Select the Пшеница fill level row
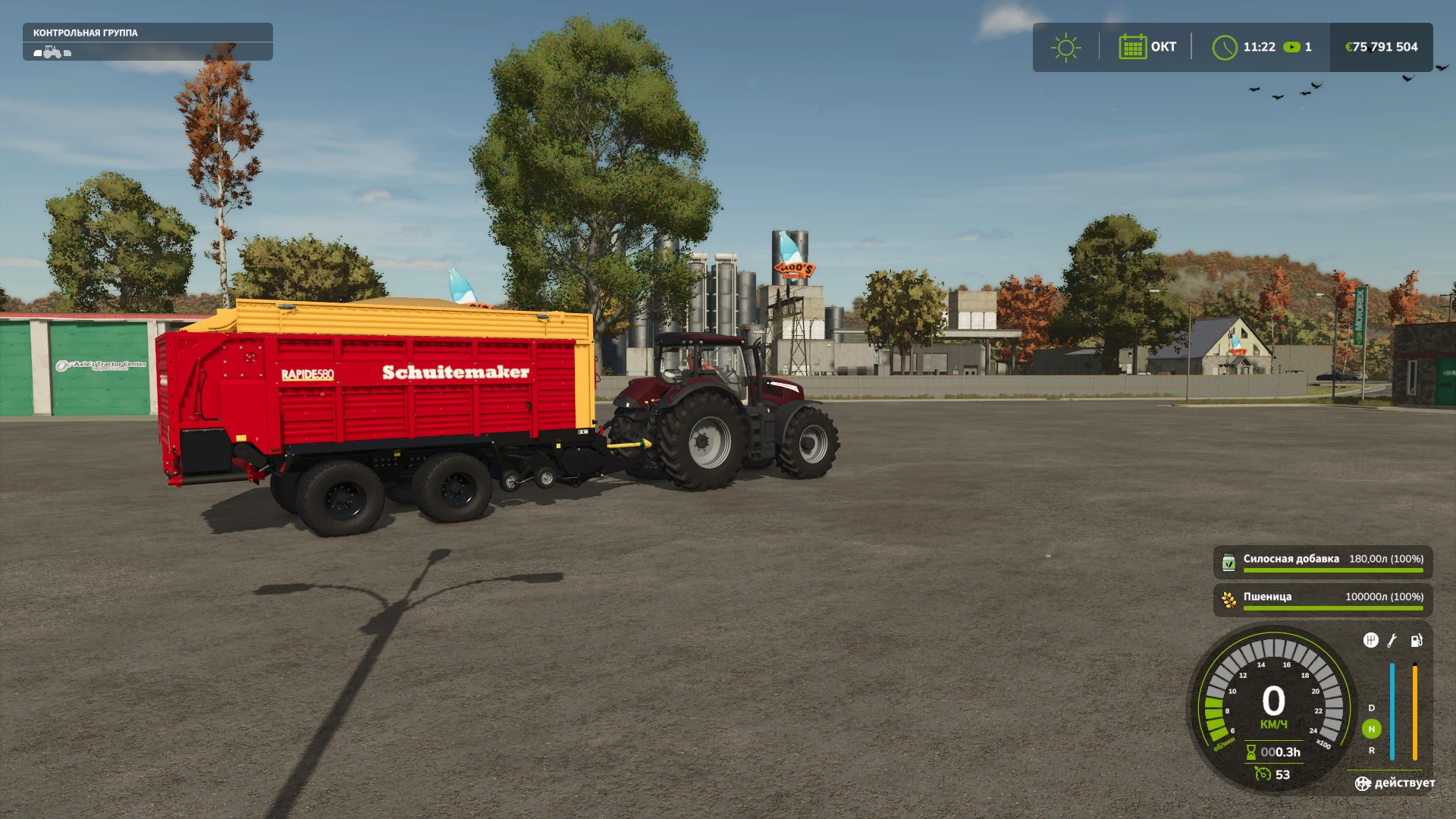Screen dimensions: 1456x819 1323,600
